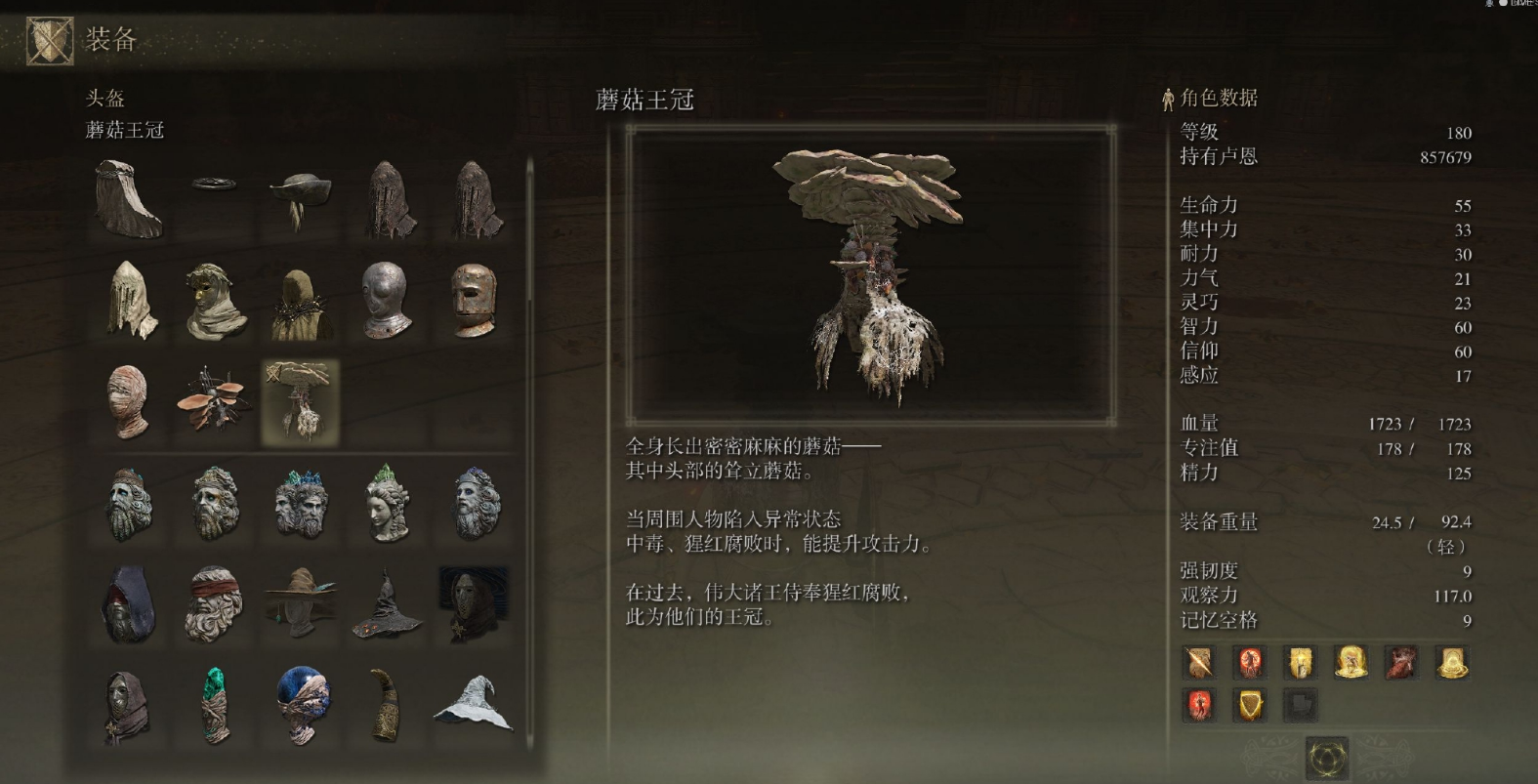
Task: Select the dark red flesh status effect icon
Action: tap(1400, 662)
